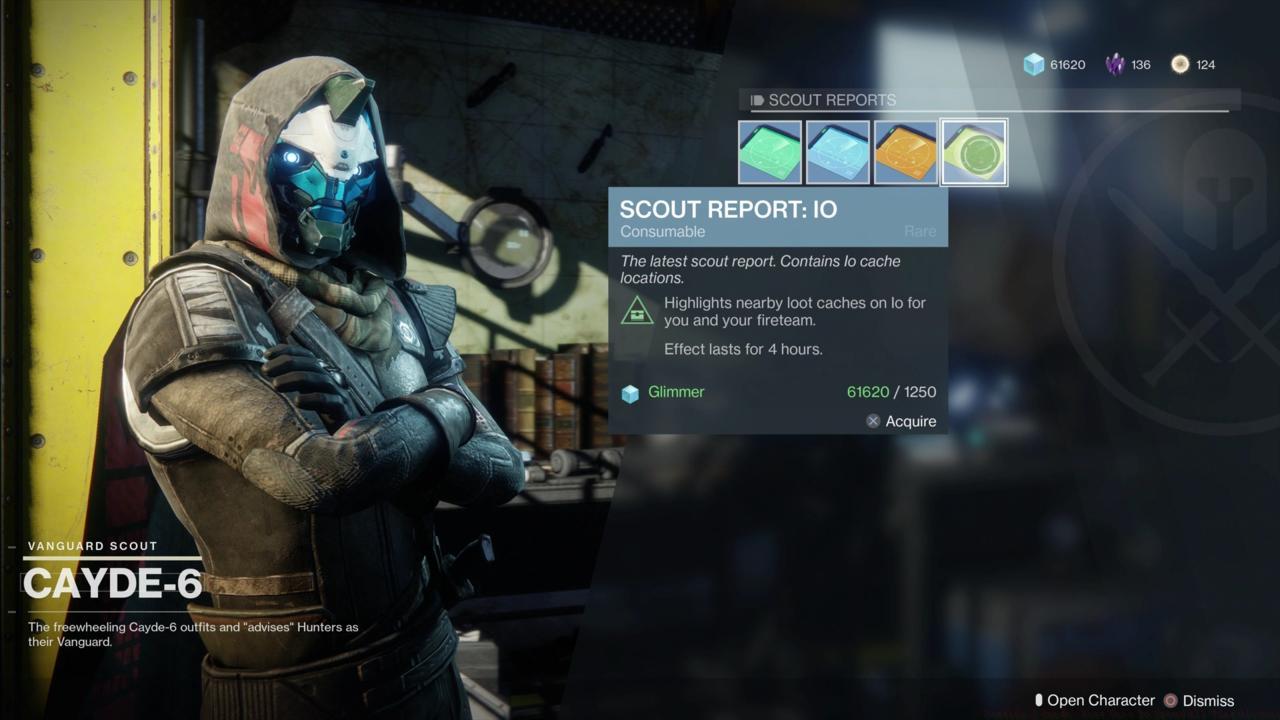Select the green scout report item
The height and width of the screenshot is (720, 1280).
pyautogui.click(x=770, y=152)
